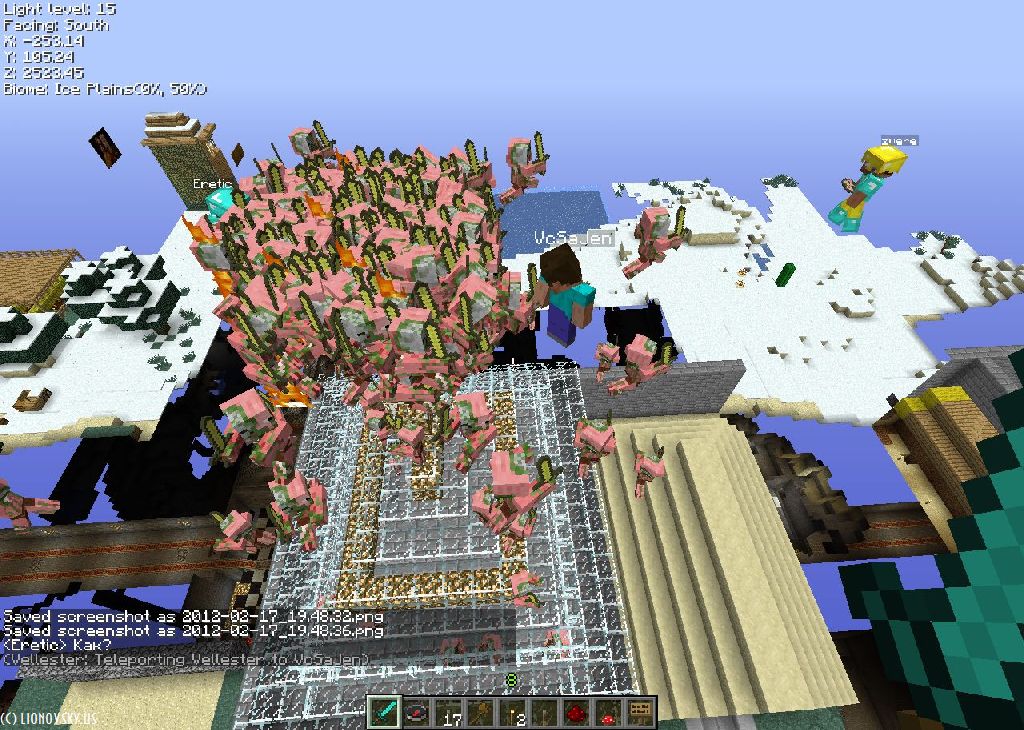Viewport: 1024px width, 730px height.
Task: Select the compass in the hotbar
Action: click(x=417, y=712)
